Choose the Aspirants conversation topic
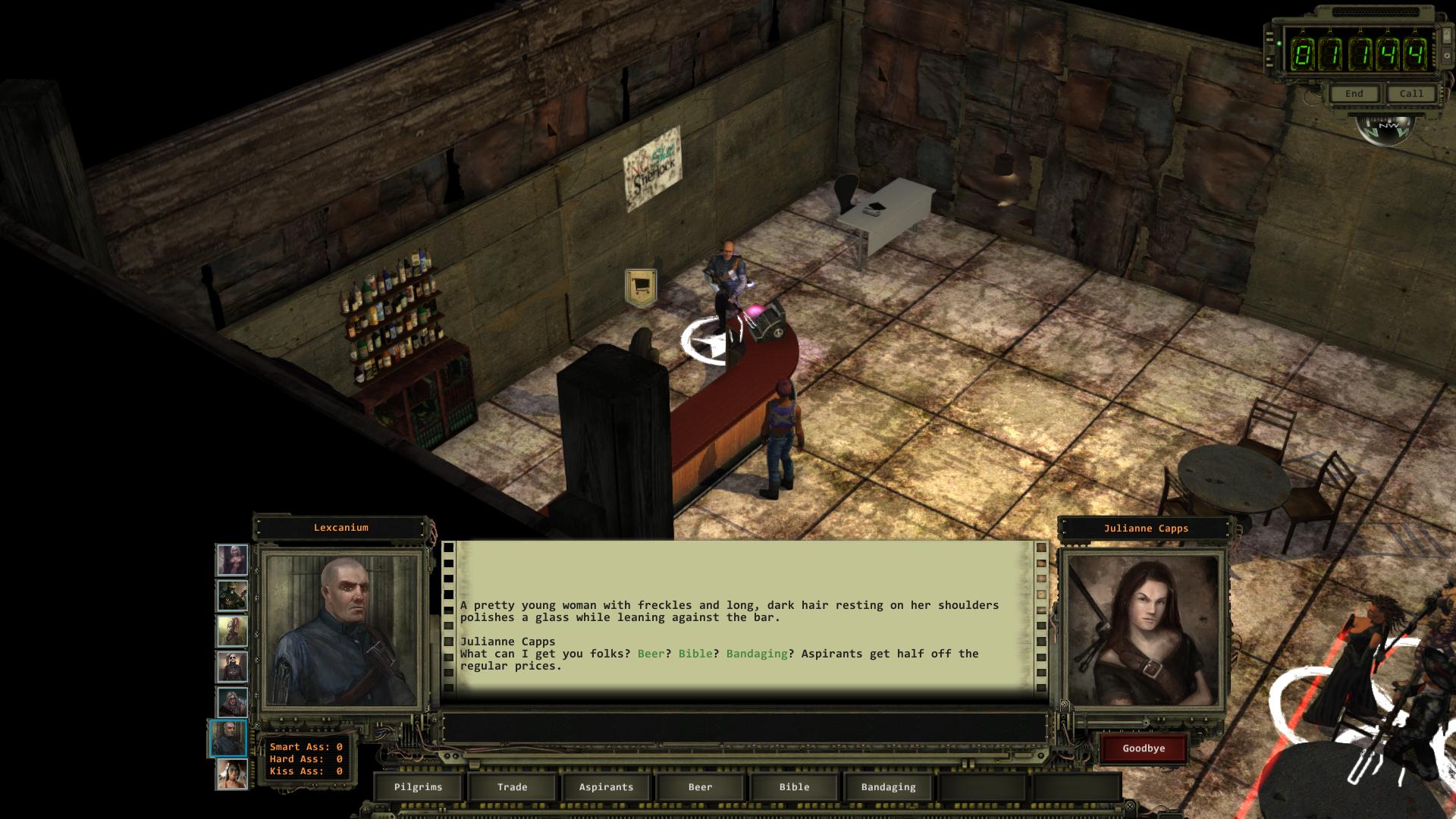 click(x=606, y=787)
